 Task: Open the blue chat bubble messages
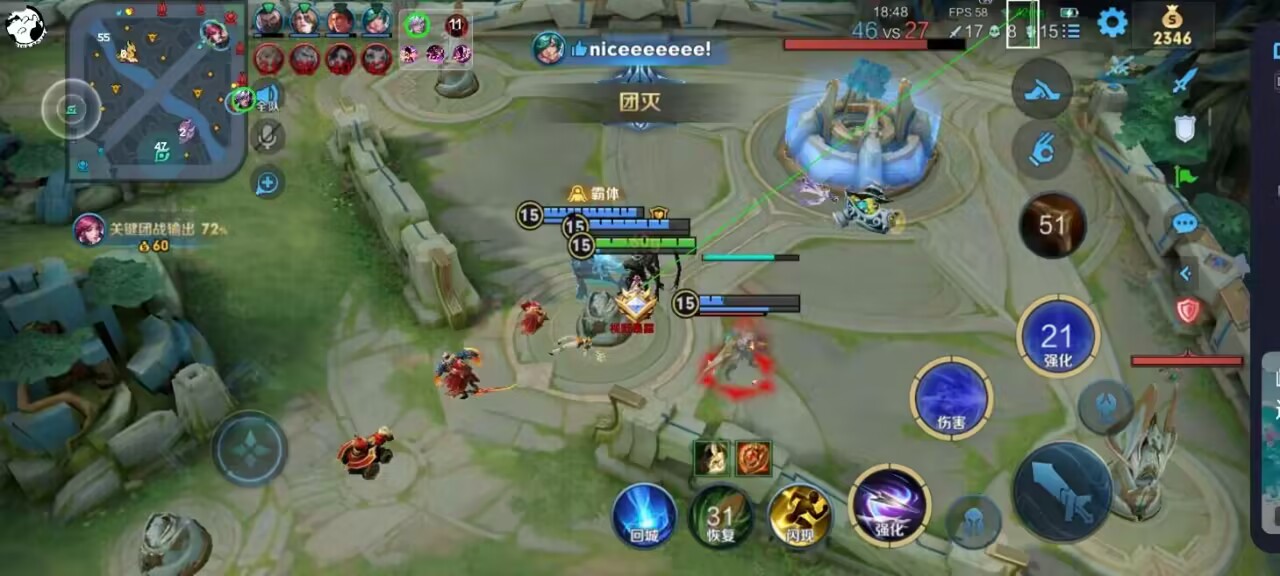[x=1185, y=223]
